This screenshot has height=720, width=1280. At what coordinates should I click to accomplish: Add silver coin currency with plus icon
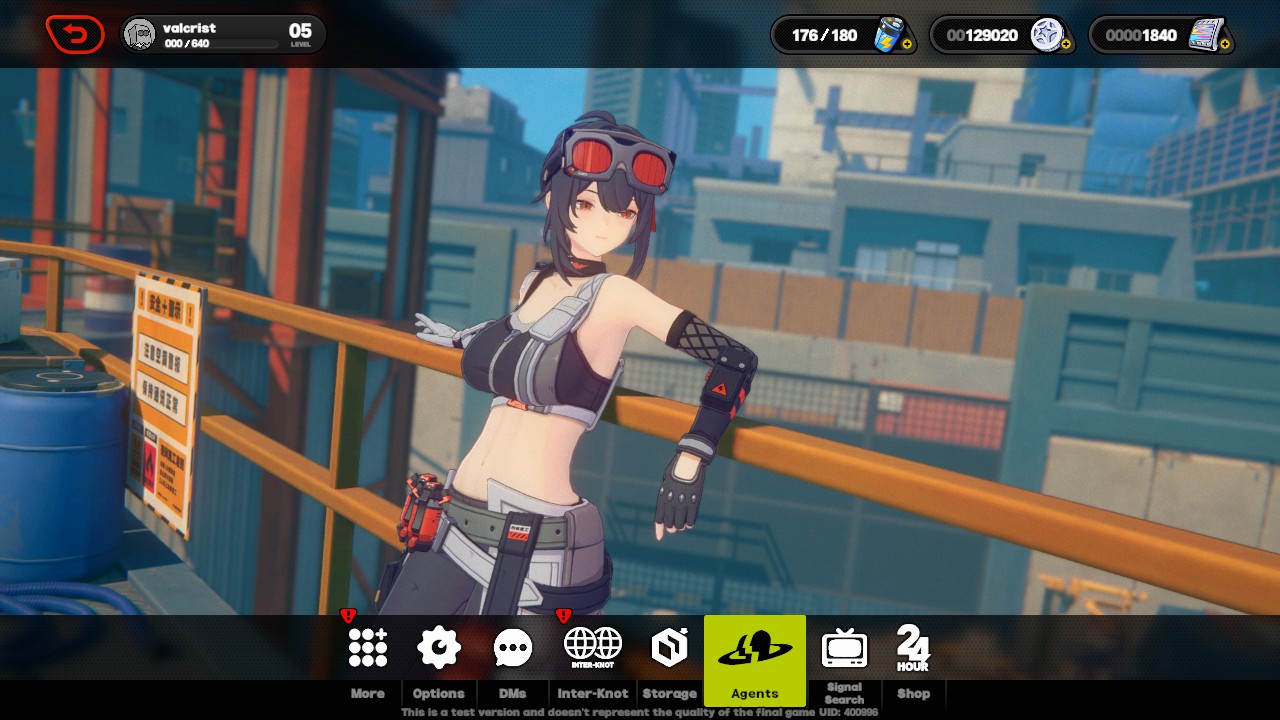tap(1066, 45)
